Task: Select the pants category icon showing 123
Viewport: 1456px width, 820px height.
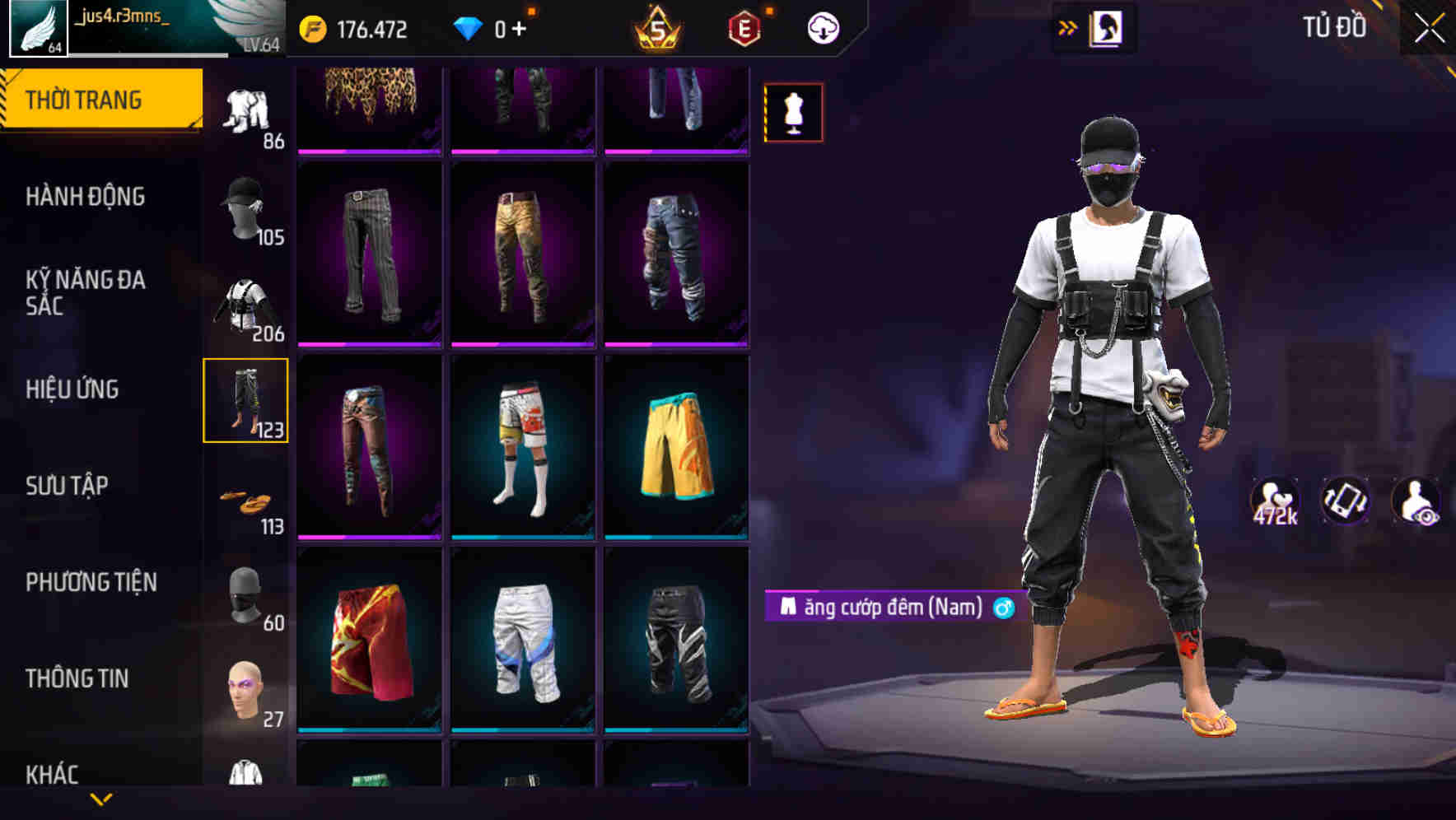Action: click(246, 401)
